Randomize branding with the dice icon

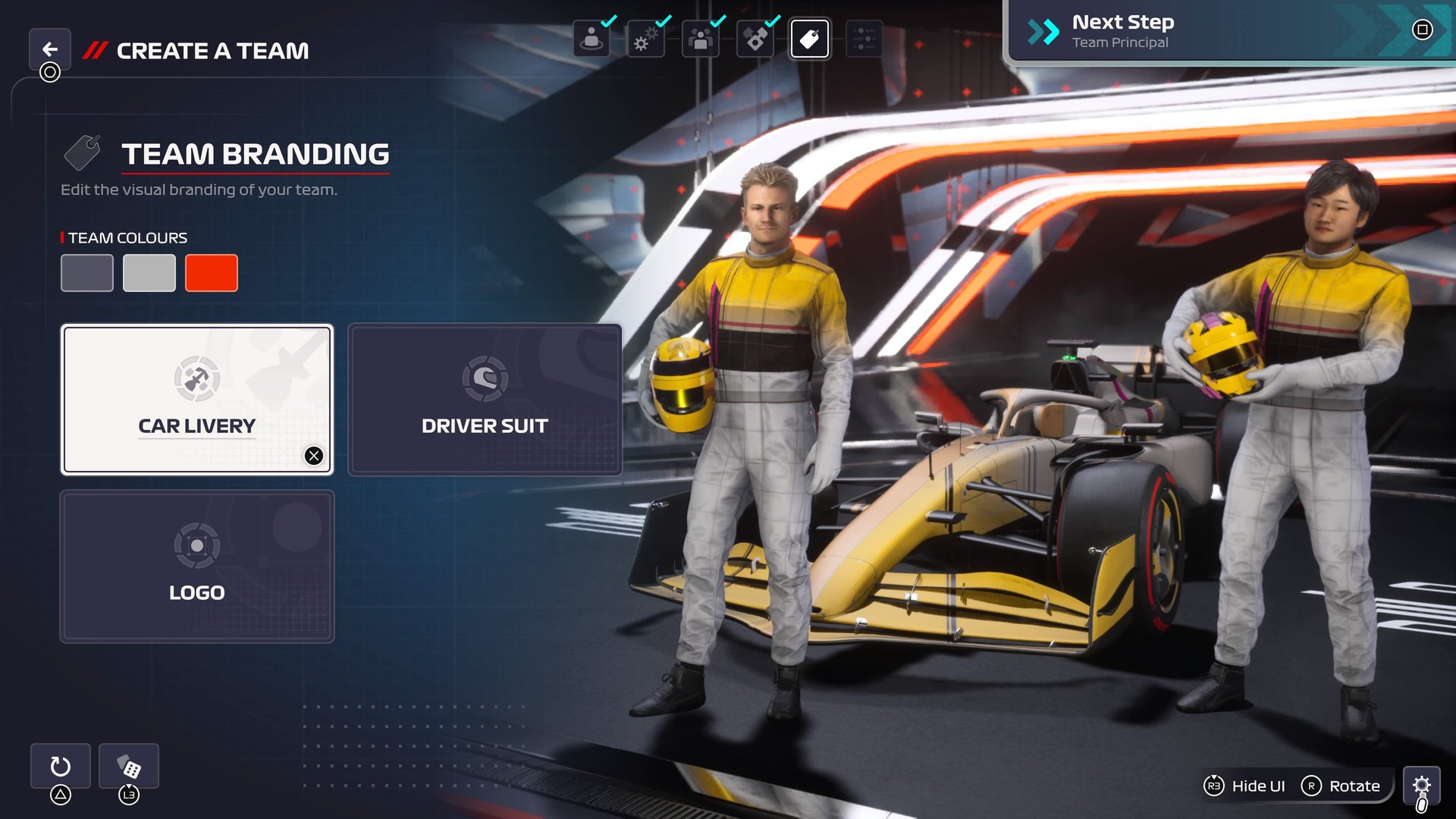click(128, 766)
